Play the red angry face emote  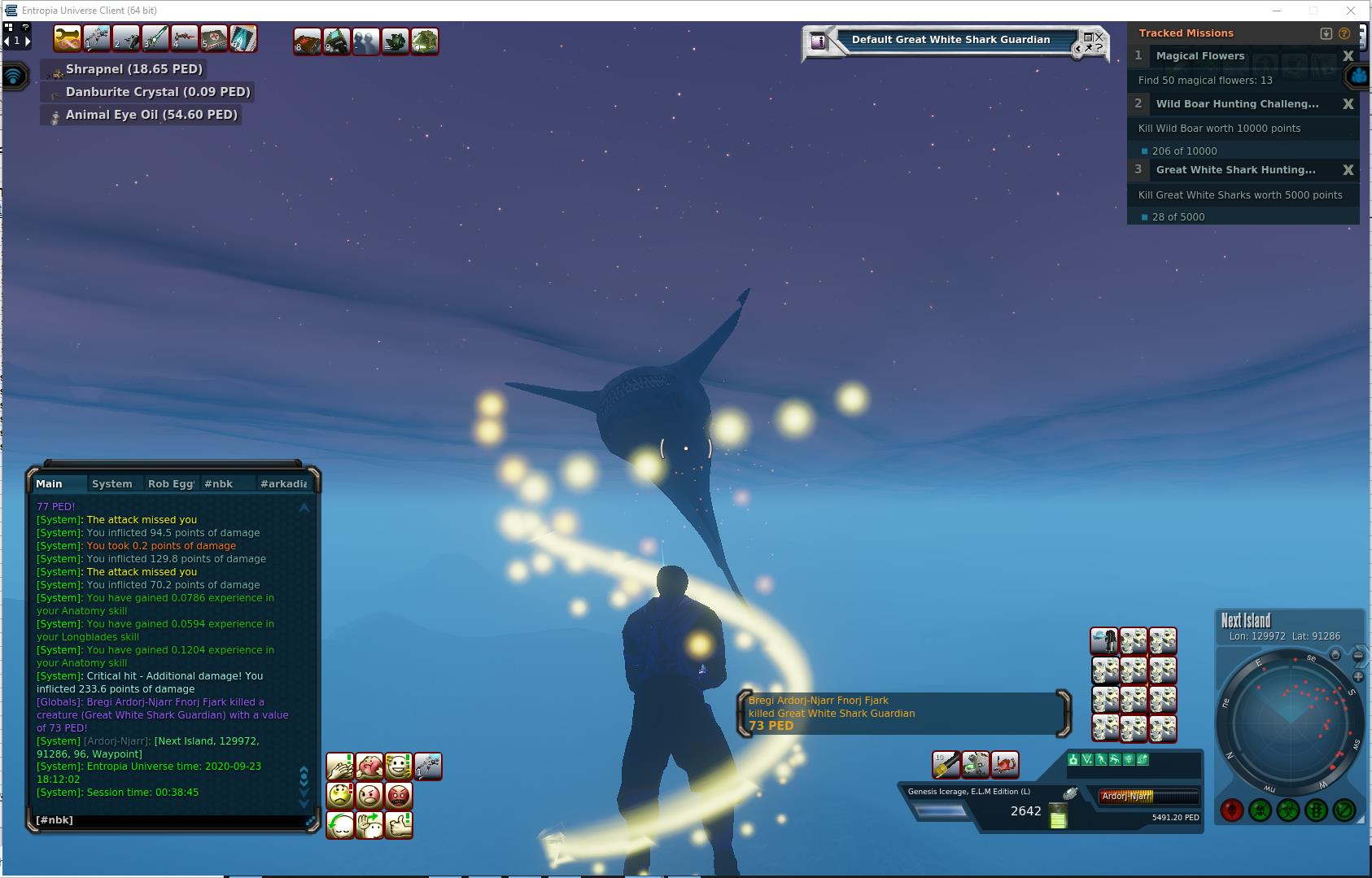point(399,795)
